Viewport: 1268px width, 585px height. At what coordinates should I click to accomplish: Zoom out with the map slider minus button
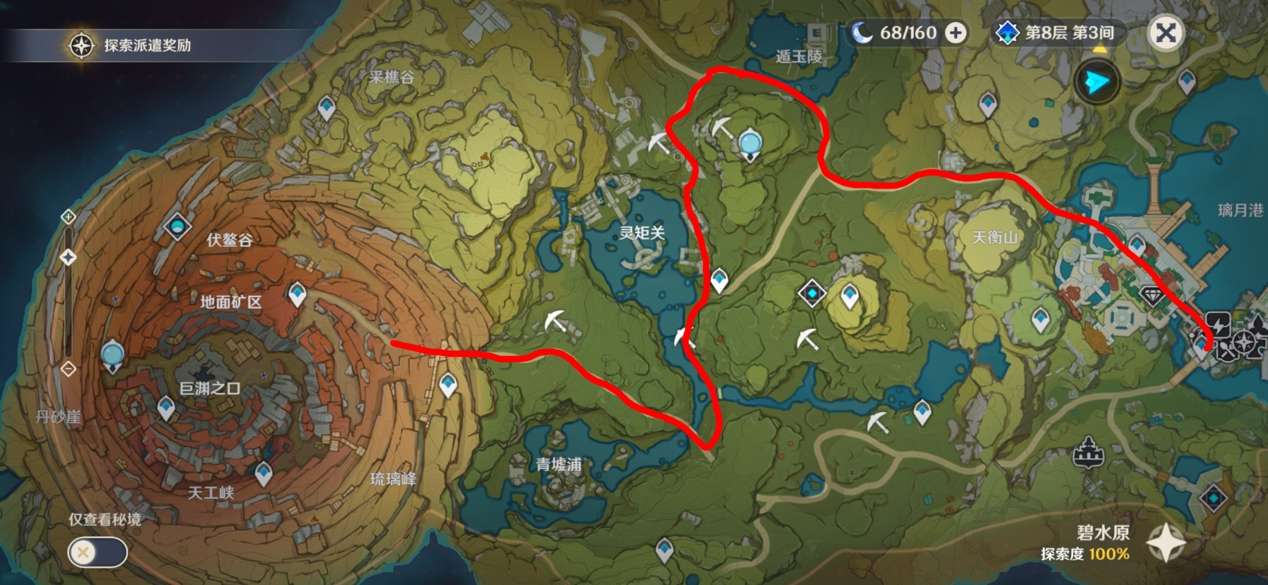click(x=68, y=369)
